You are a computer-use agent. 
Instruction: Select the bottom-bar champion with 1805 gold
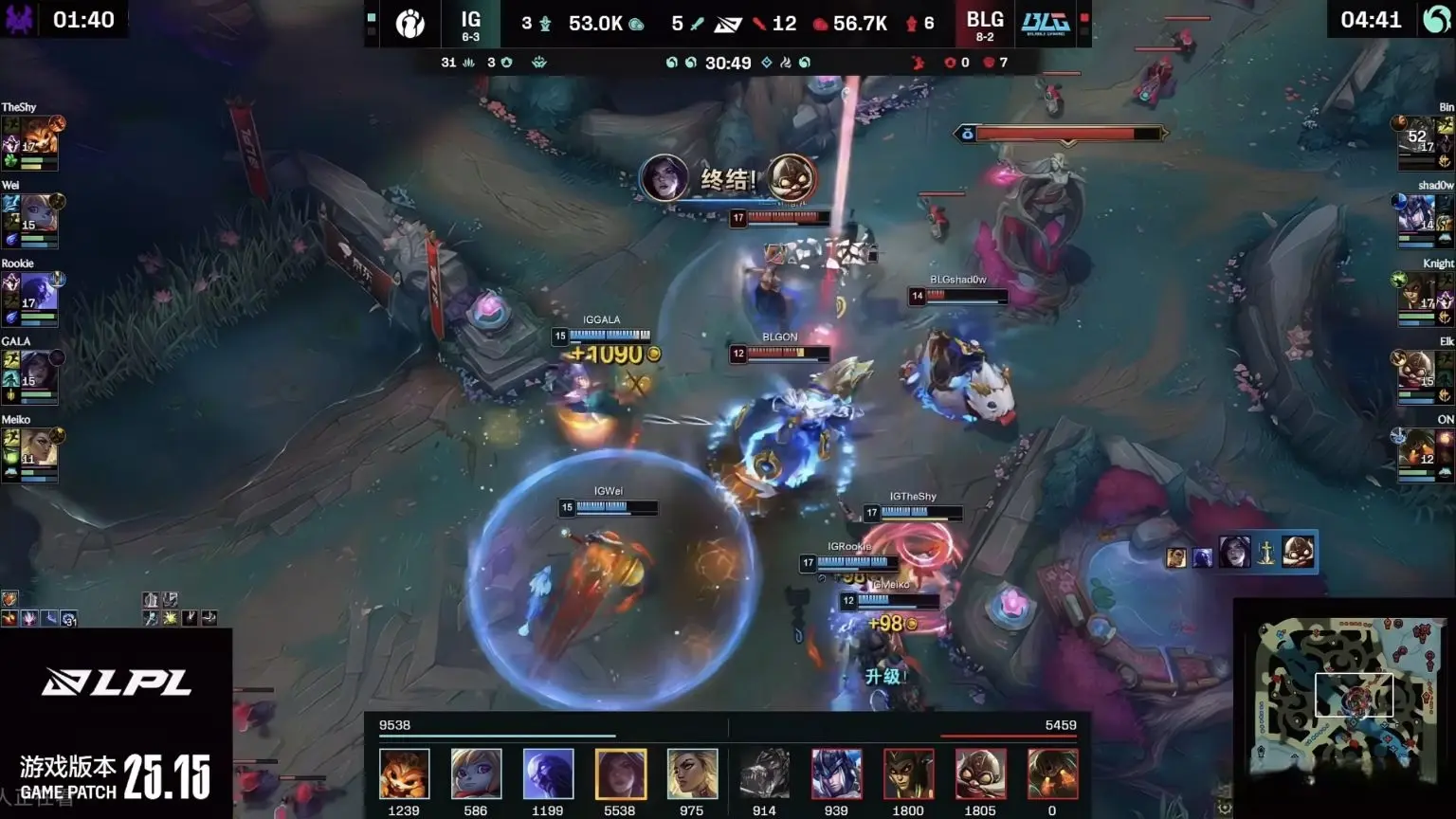980,773
